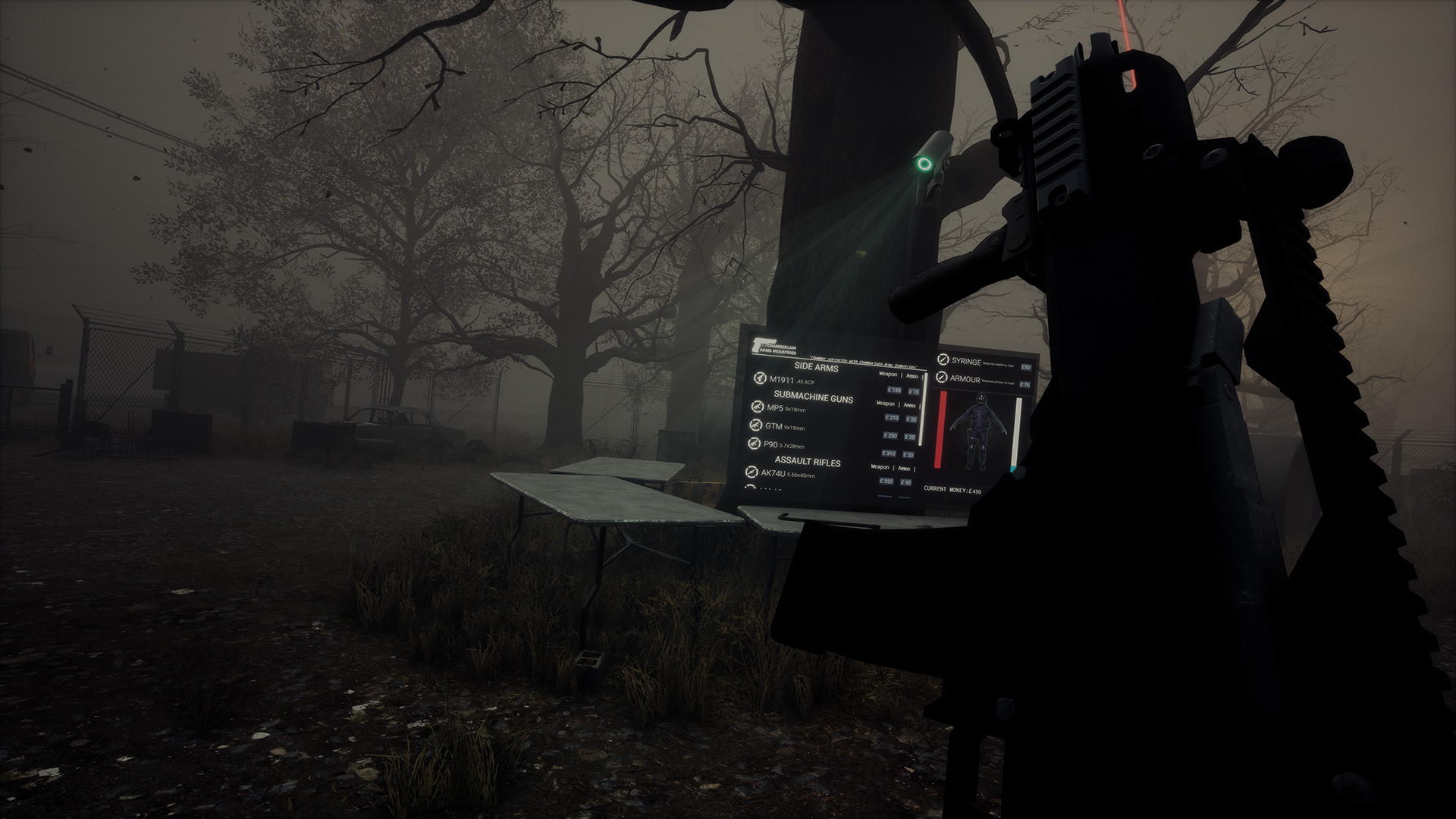Purchase the Syringe for £50
The height and width of the screenshot is (819, 1456).
point(1025,367)
